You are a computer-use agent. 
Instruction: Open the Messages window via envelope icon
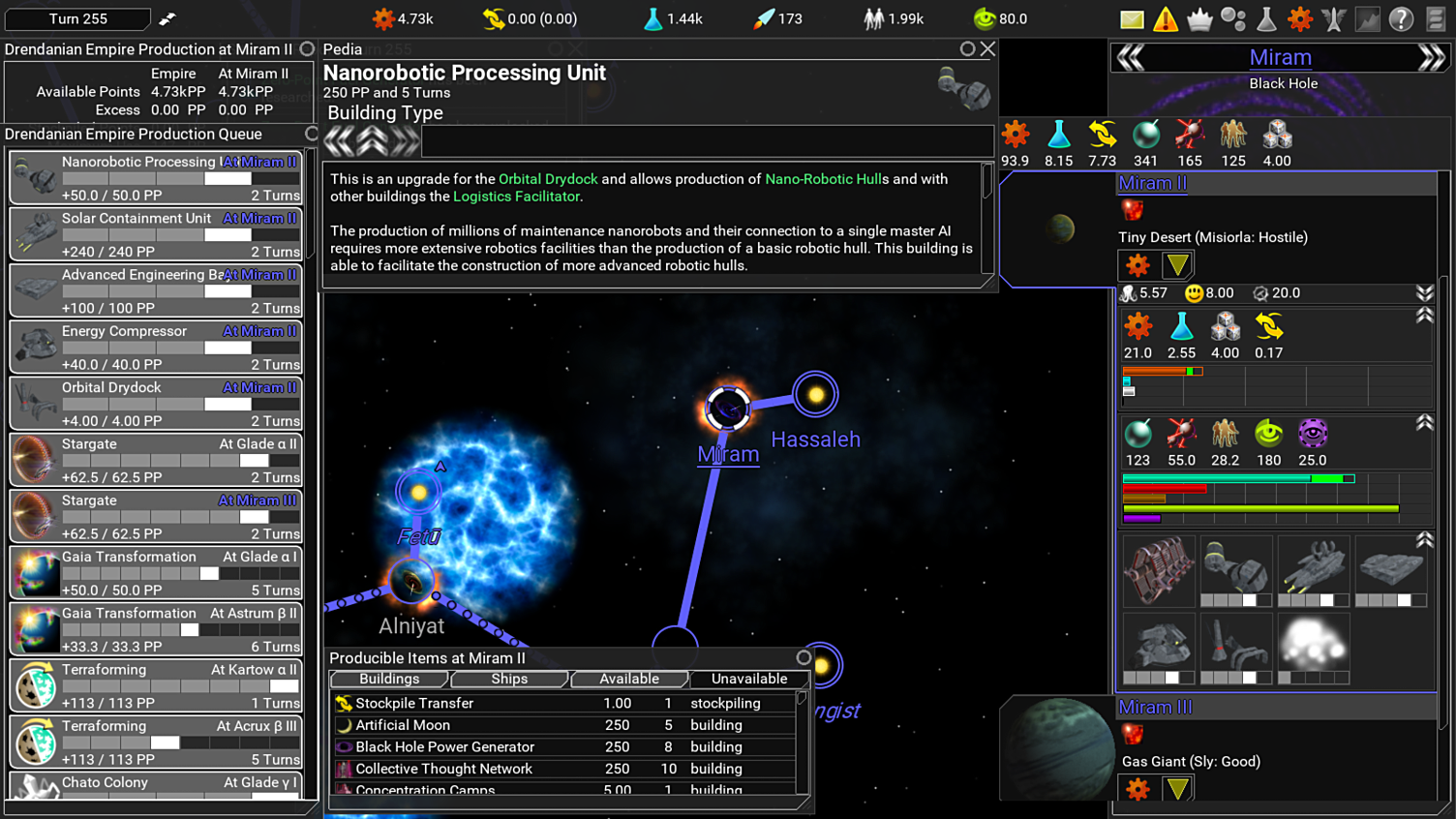[x=1132, y=18]
